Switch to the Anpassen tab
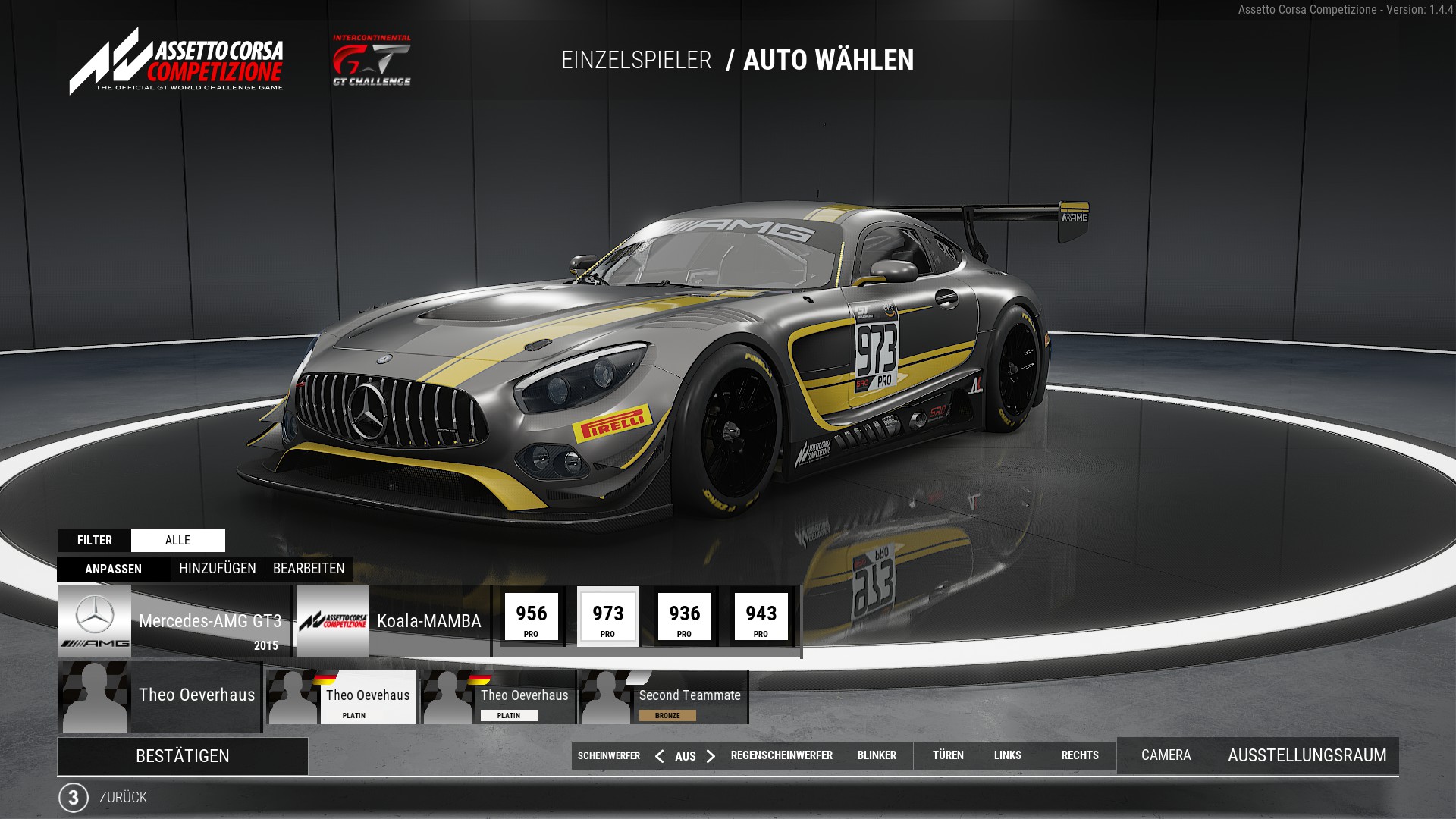1456x819 pixels. point(114,569)
